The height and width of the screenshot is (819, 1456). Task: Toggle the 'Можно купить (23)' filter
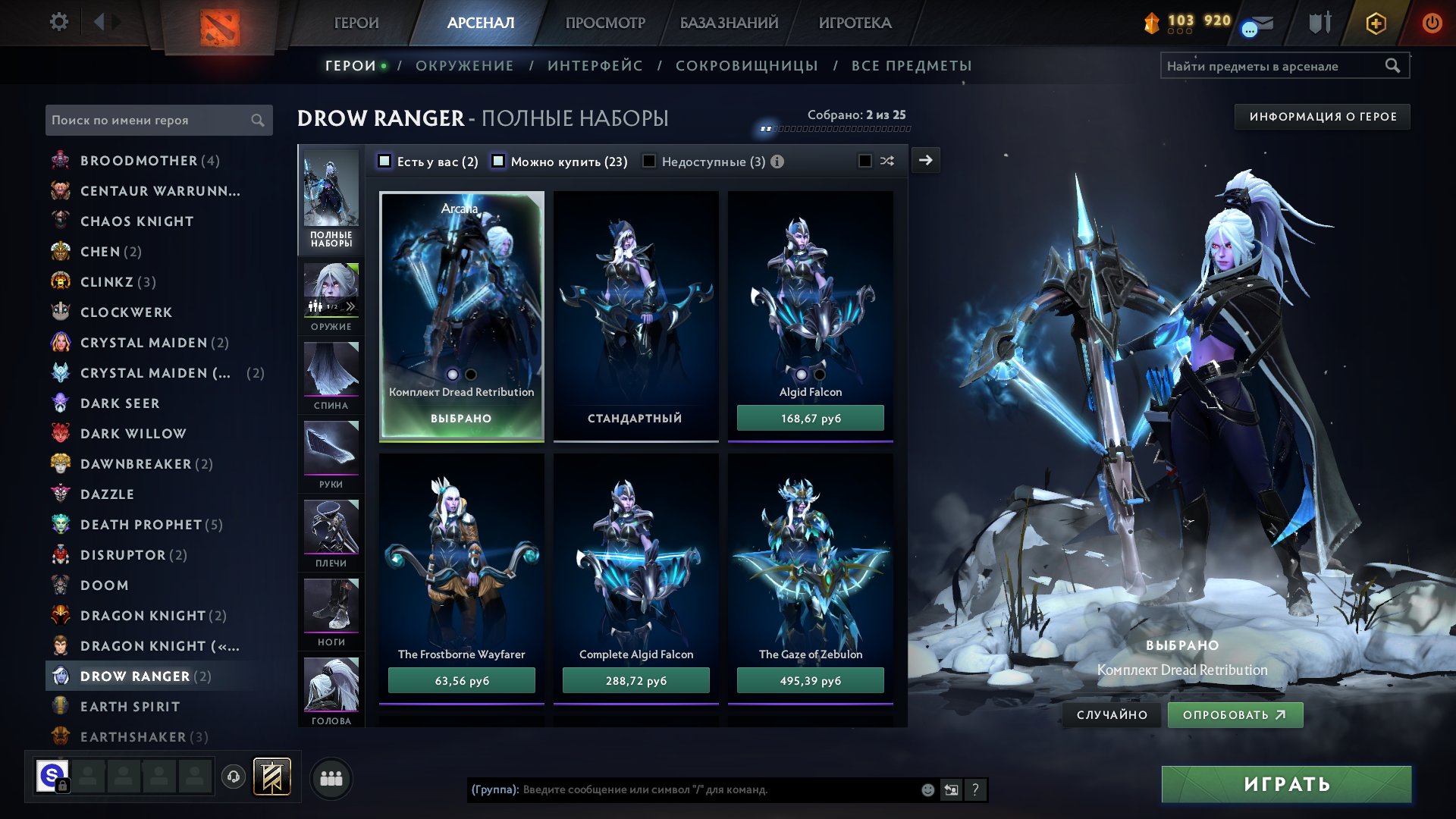coord(498,161)
